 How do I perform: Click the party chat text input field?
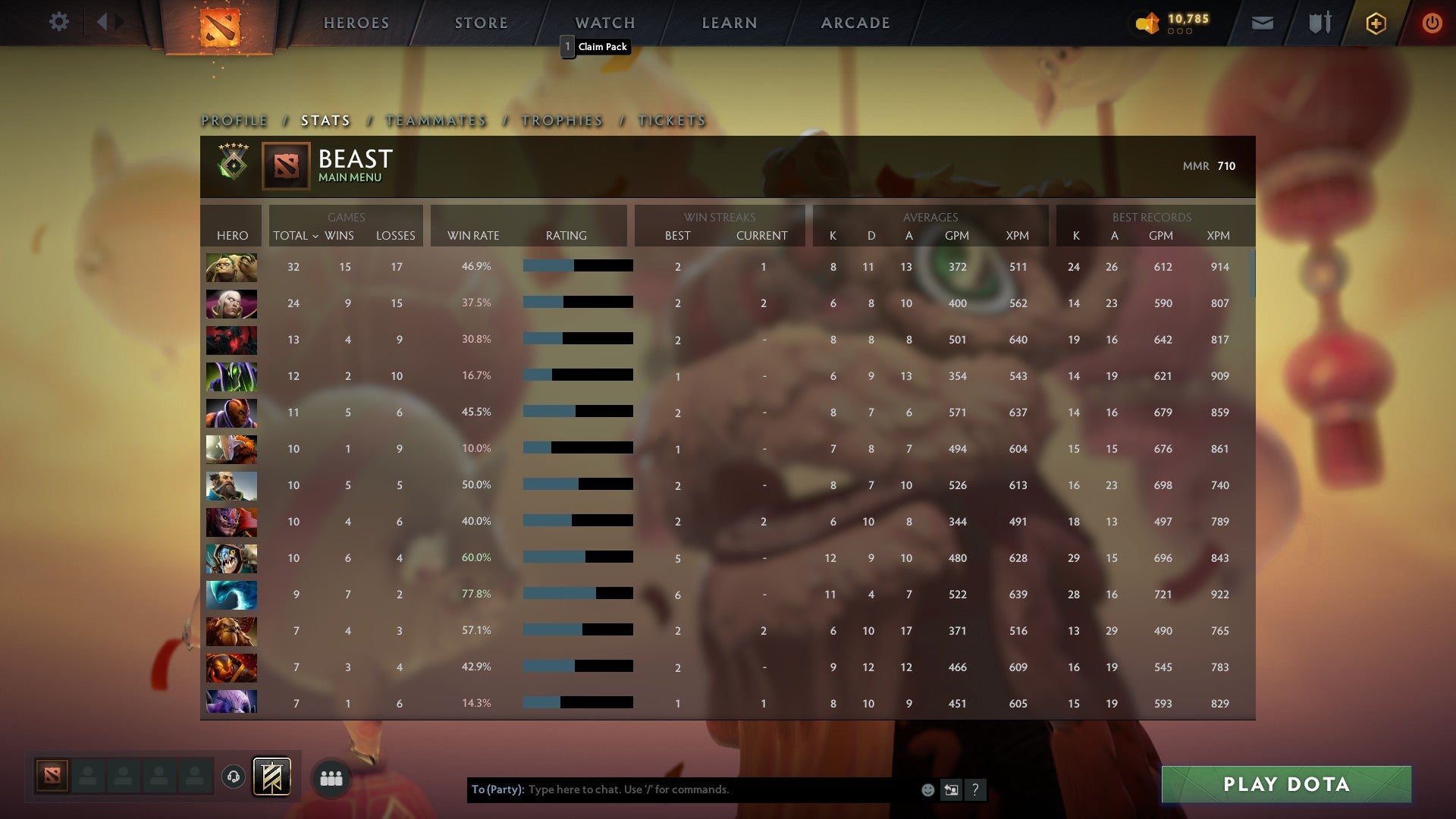(x=682, y=789)
